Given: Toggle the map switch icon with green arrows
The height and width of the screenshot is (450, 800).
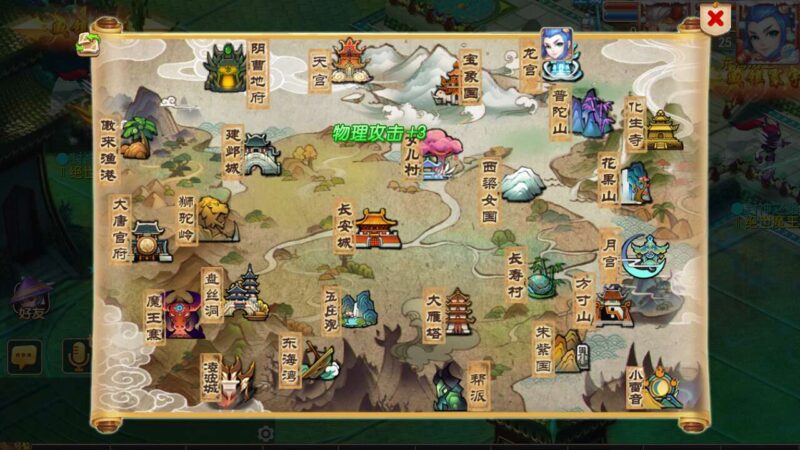Looking at the screenshot, I should point(89,43).
